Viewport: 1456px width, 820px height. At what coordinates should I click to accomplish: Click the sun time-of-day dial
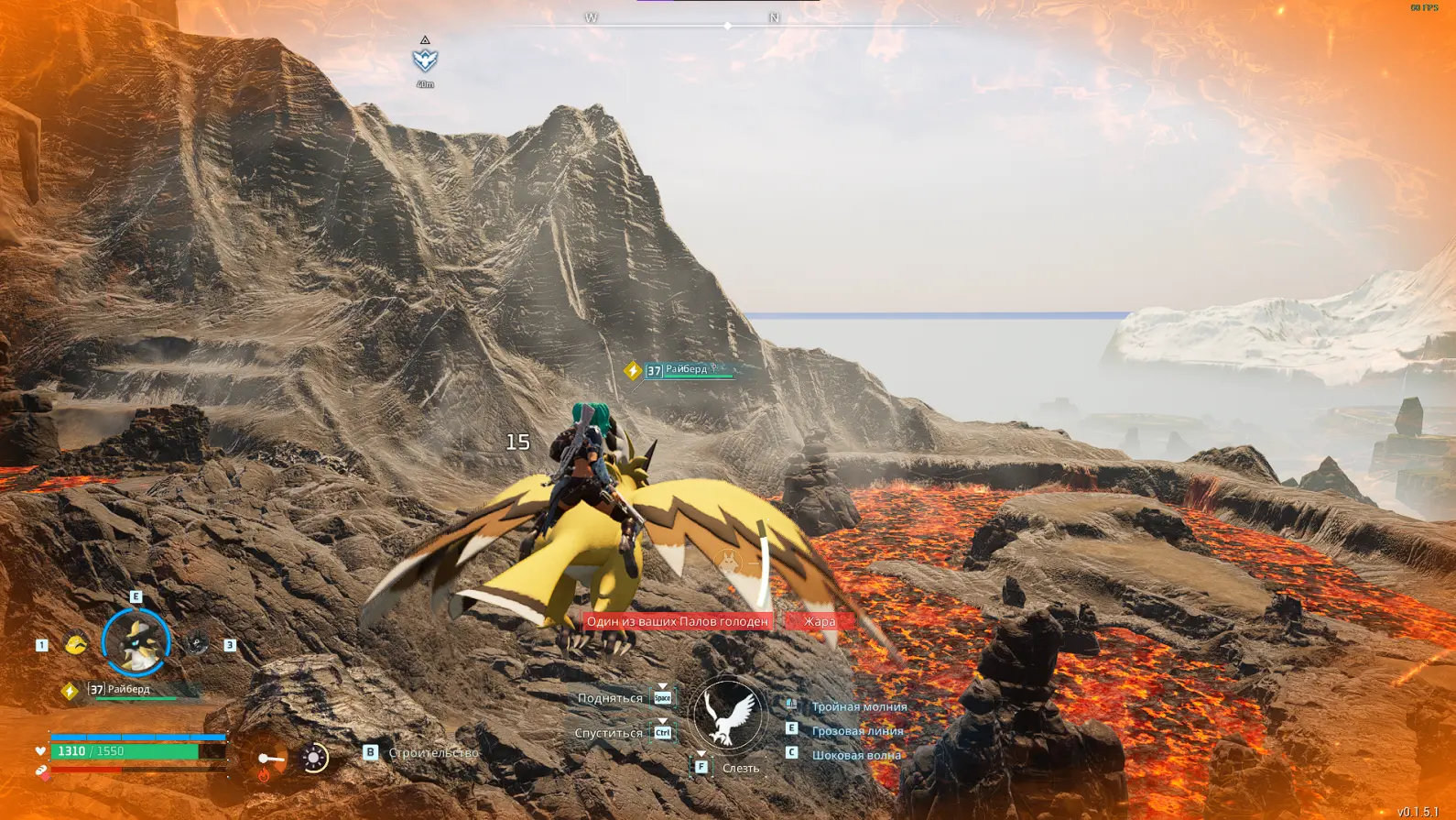pos(314,758)
